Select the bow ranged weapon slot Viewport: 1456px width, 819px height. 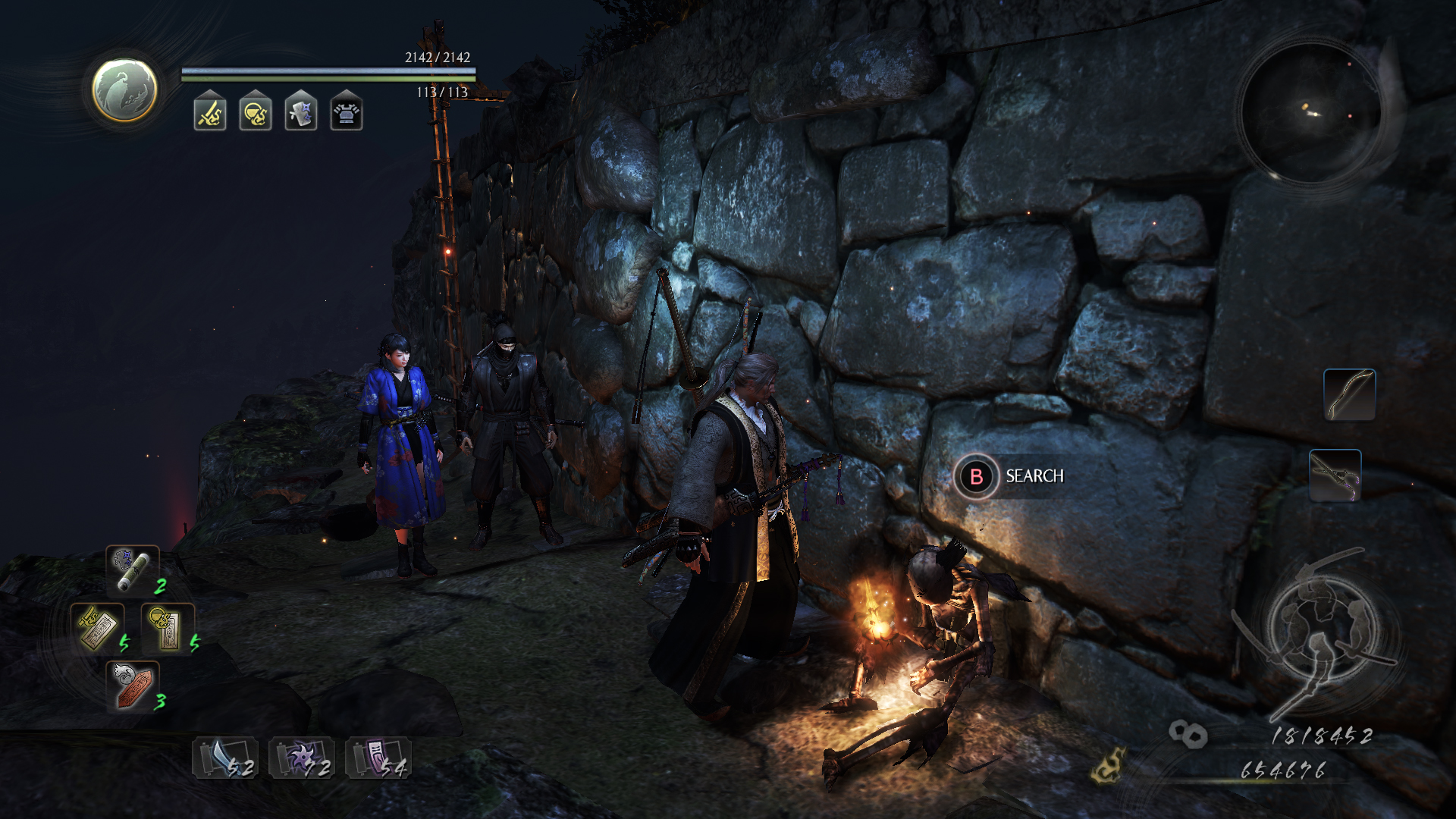[1349, 394]
